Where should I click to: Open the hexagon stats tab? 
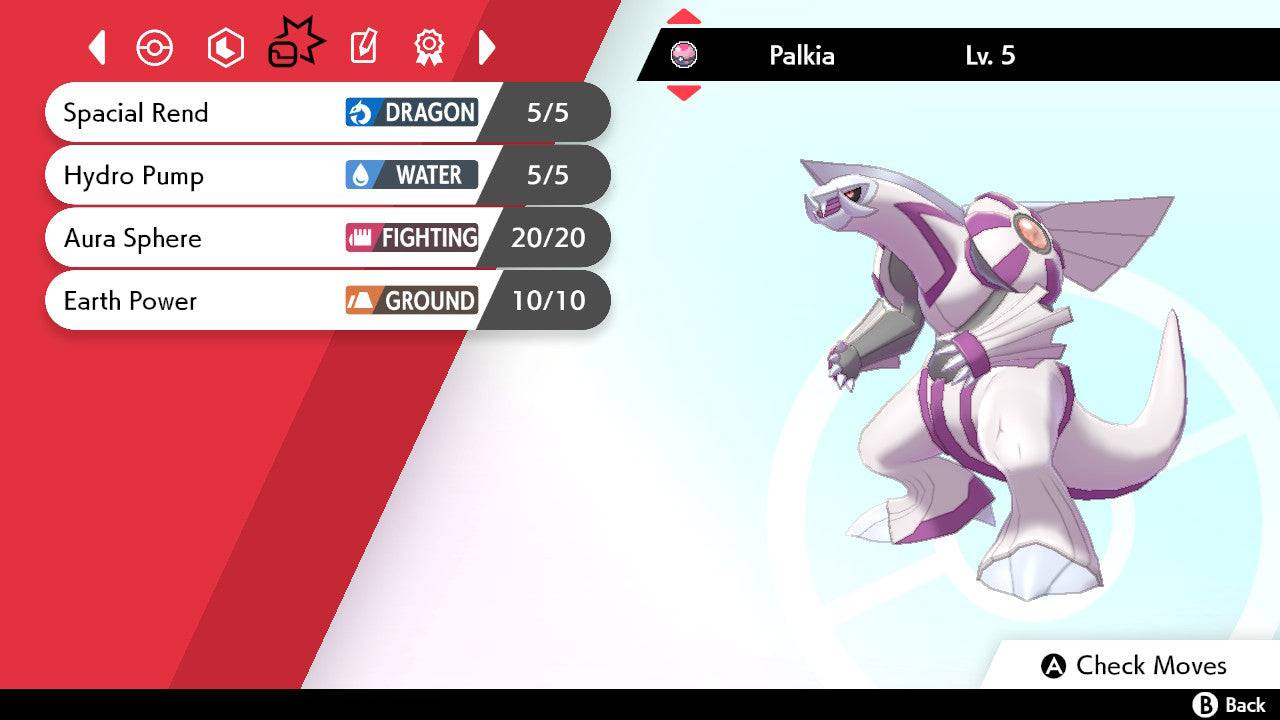(x=225, y=47)
